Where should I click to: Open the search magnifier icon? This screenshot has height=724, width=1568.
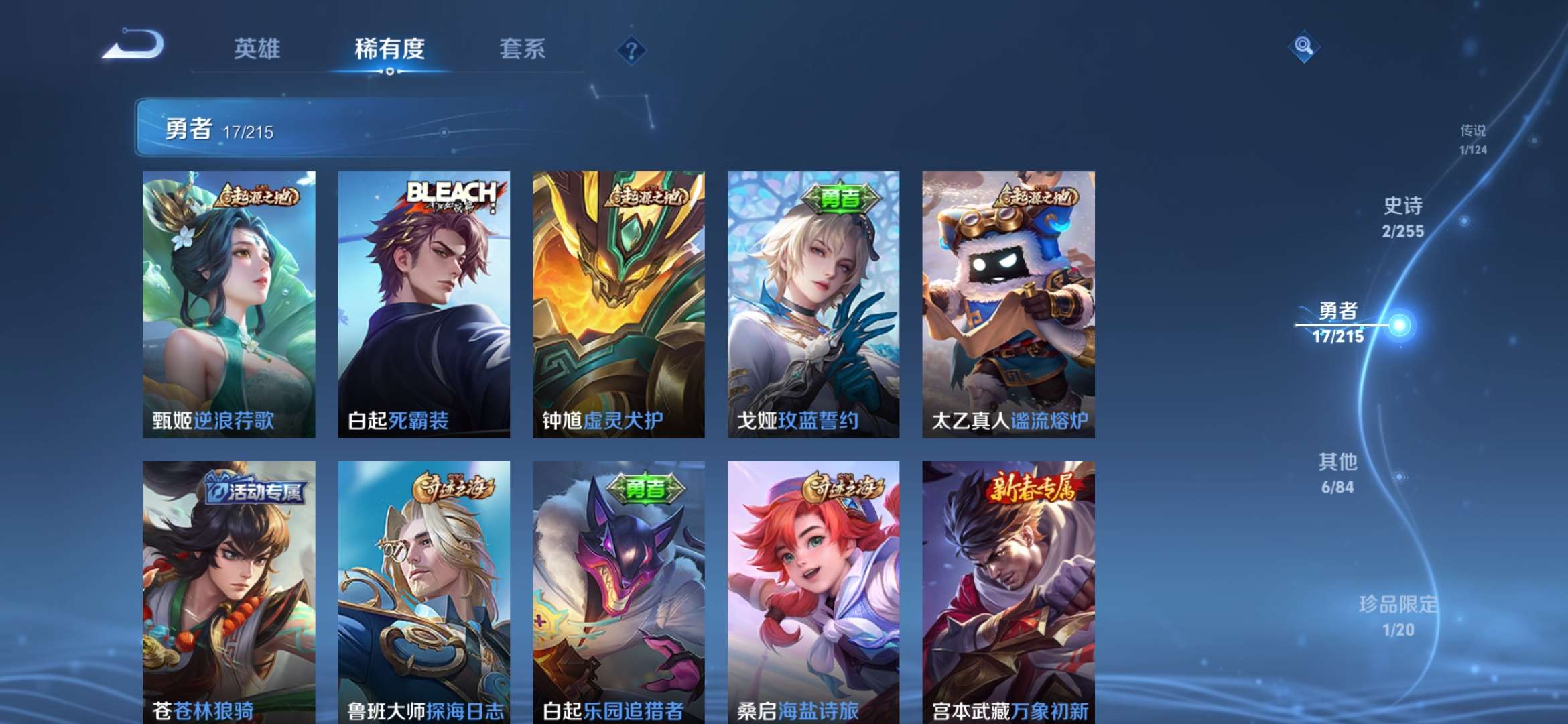pos(1303,46)
